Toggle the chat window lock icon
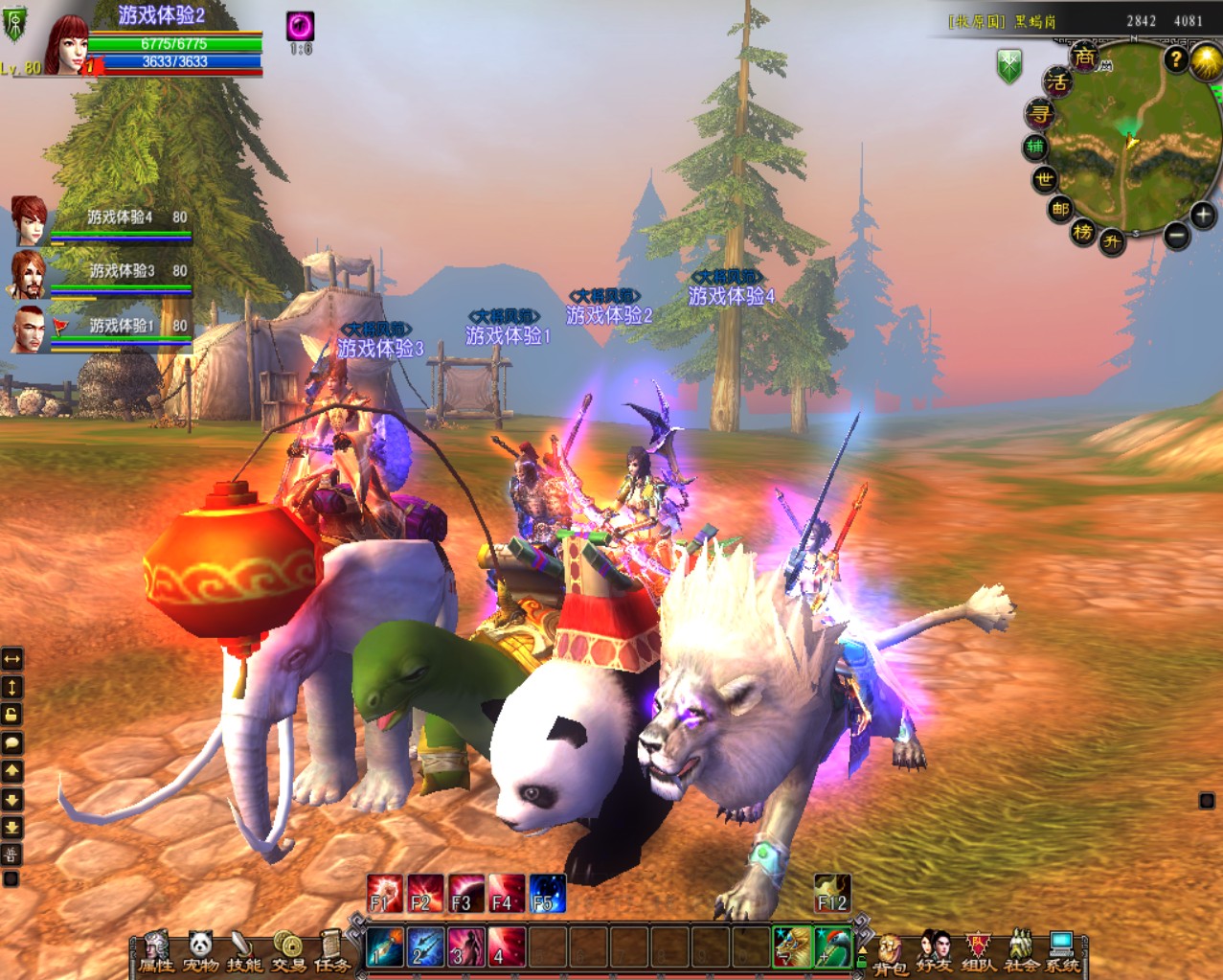Screen dimensions: 1223x980 click(11, 715)
